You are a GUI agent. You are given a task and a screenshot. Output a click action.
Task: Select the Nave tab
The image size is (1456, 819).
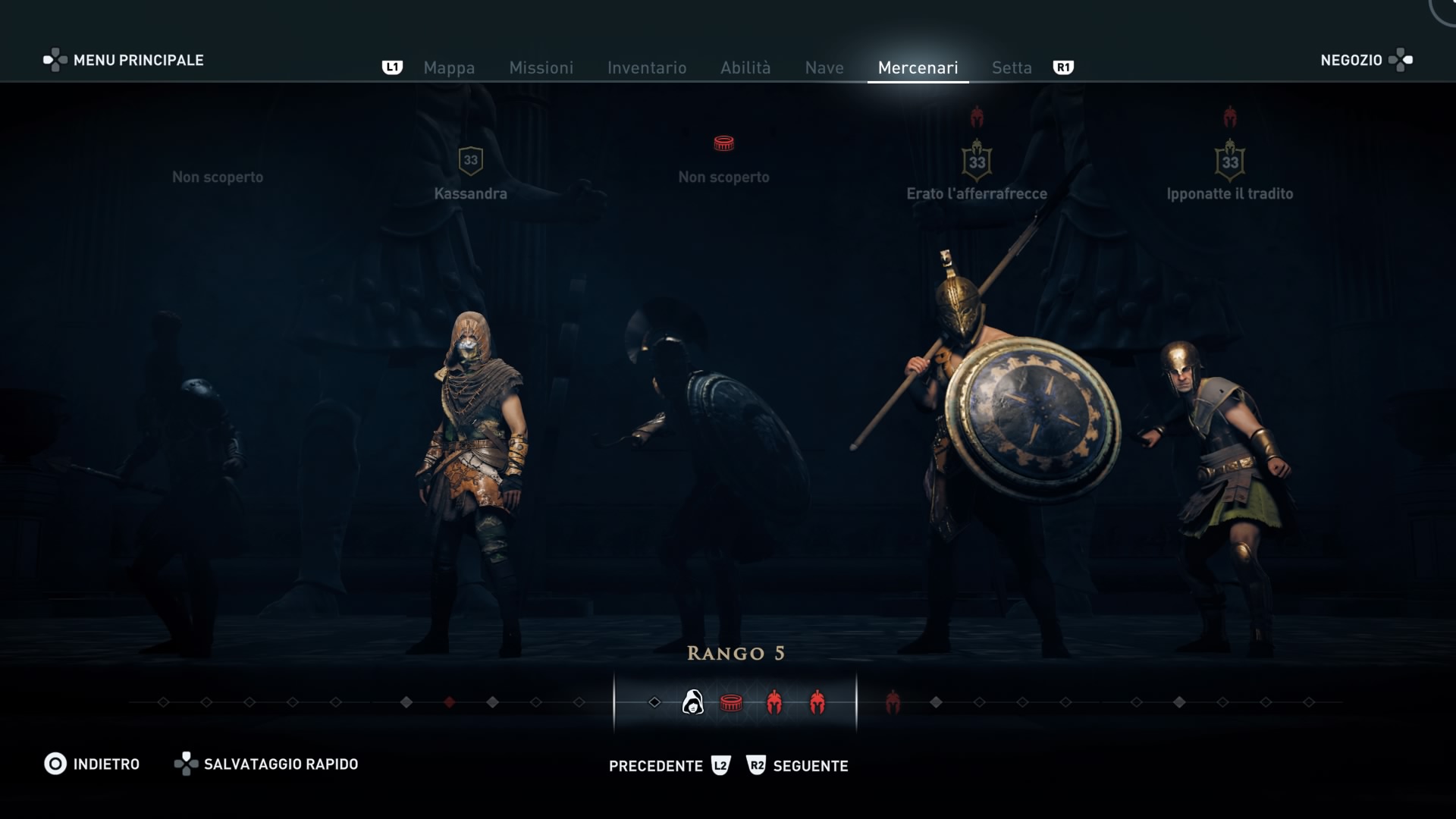(x=824, y=67)
